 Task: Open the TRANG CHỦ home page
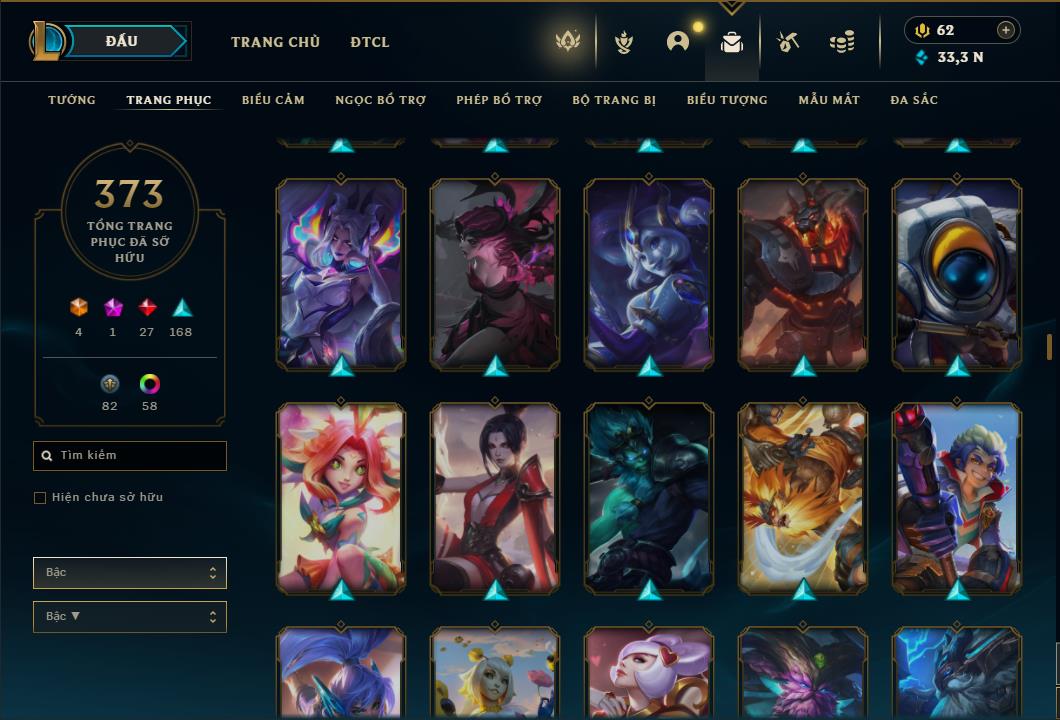coord(275,42)
